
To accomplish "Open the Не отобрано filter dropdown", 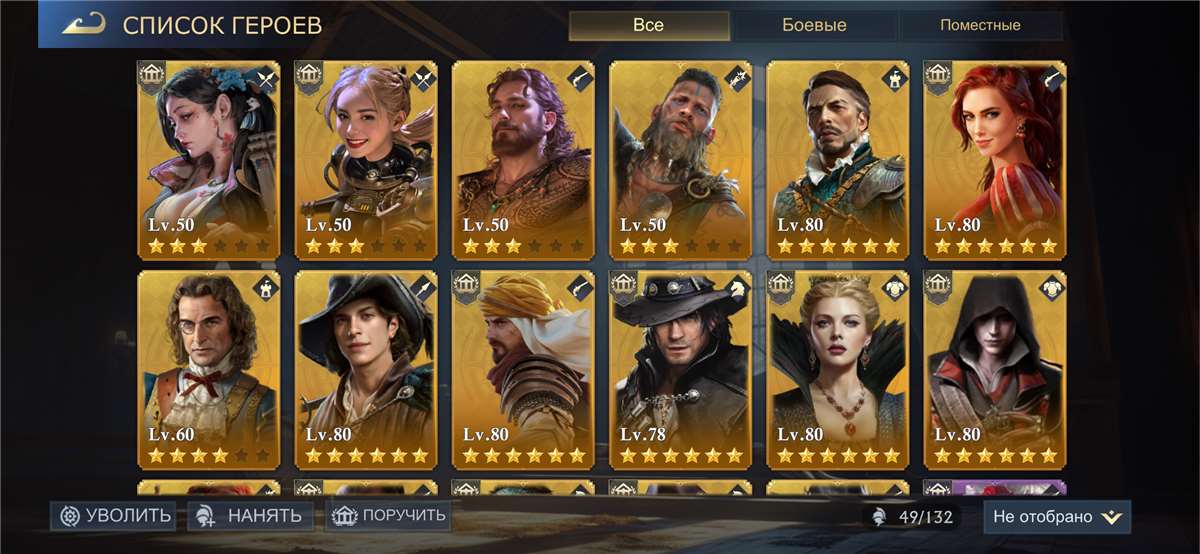I will click(1057, 517).
